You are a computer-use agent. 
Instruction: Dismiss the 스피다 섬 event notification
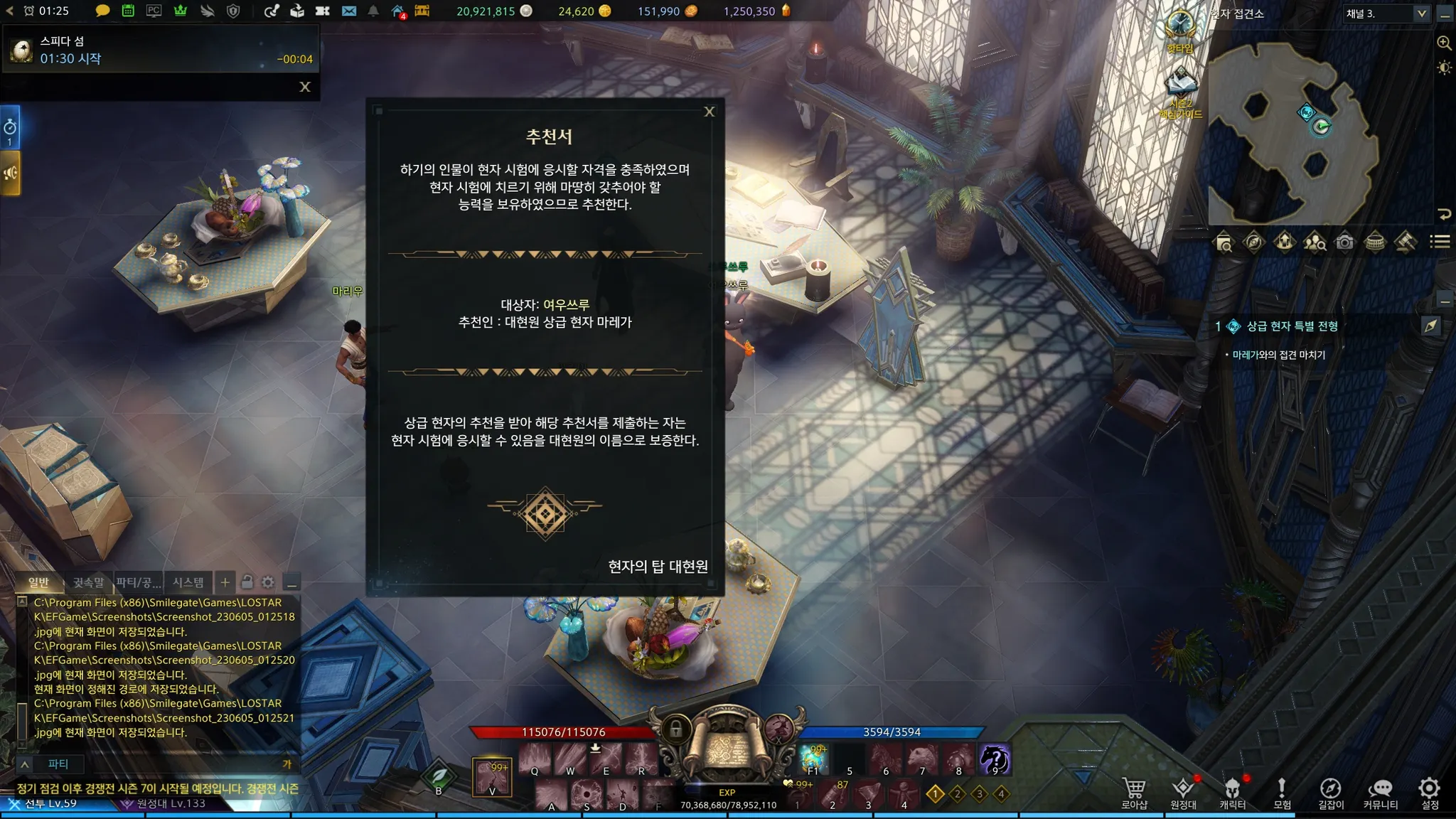click(305, 87)
